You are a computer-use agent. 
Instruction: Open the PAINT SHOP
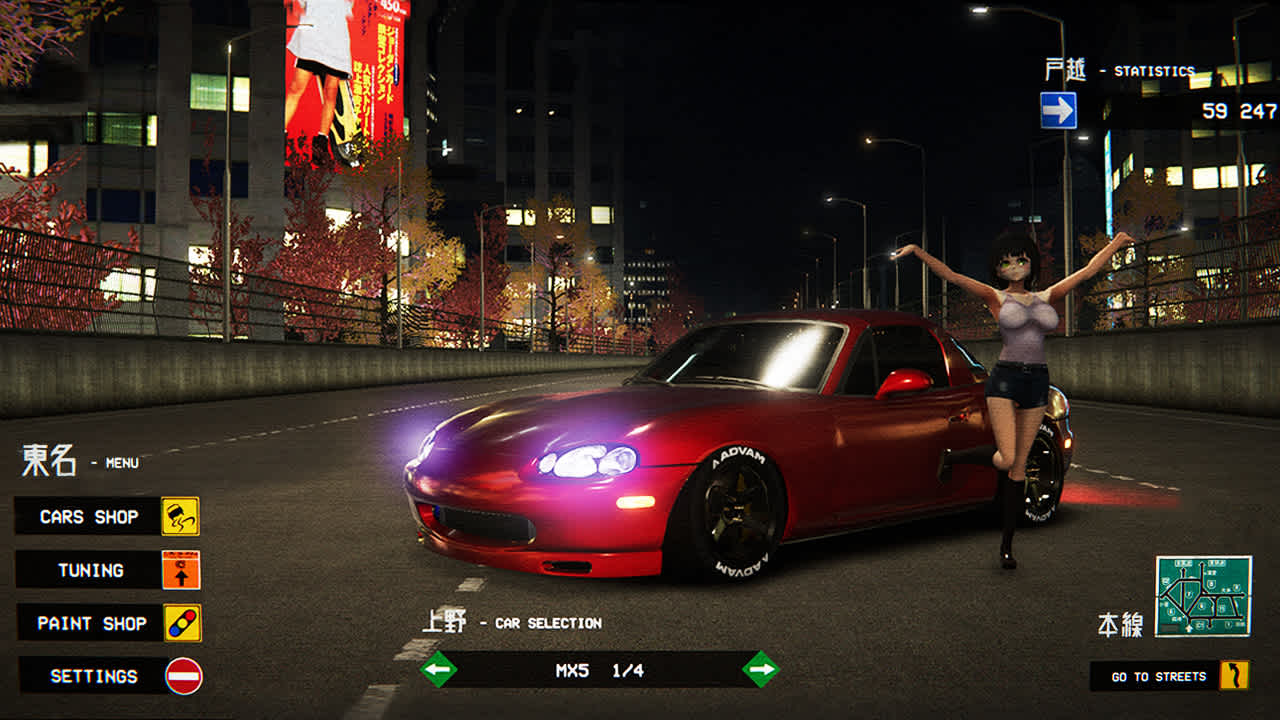point(88,622)
